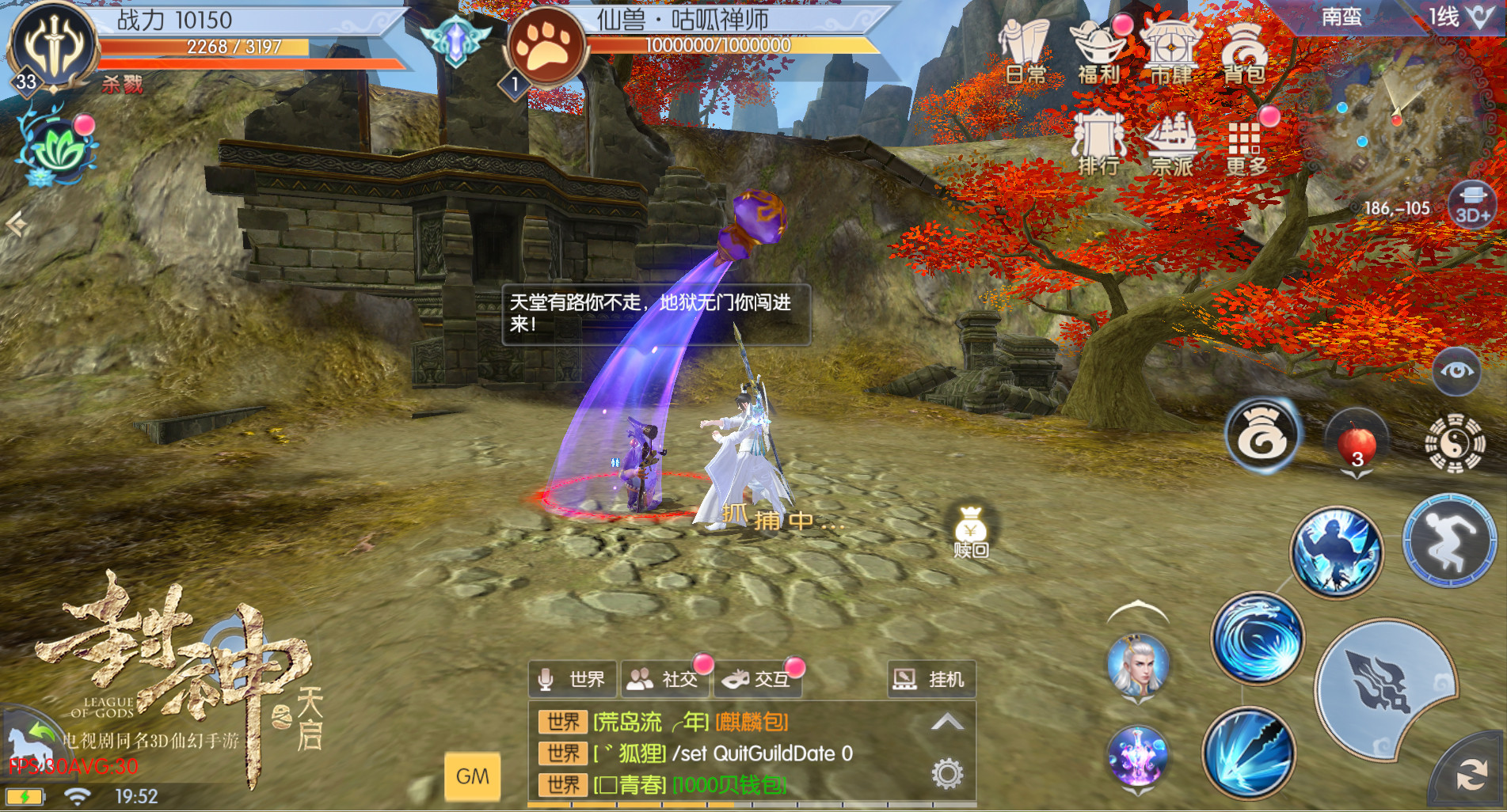Start 挂机 auto-battle mode
The width and height of the screenshot is (1507, 812).
(930, 679)
